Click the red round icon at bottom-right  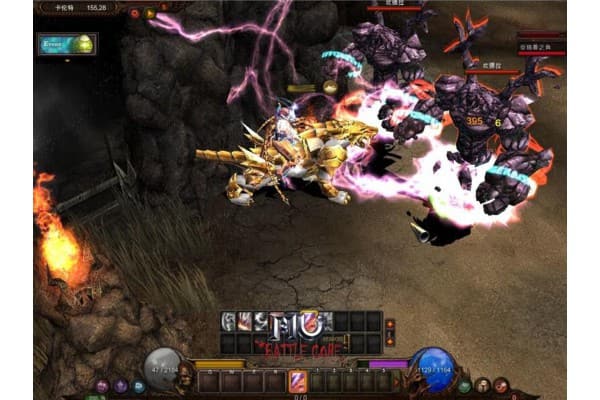click(x=500, y=386)
